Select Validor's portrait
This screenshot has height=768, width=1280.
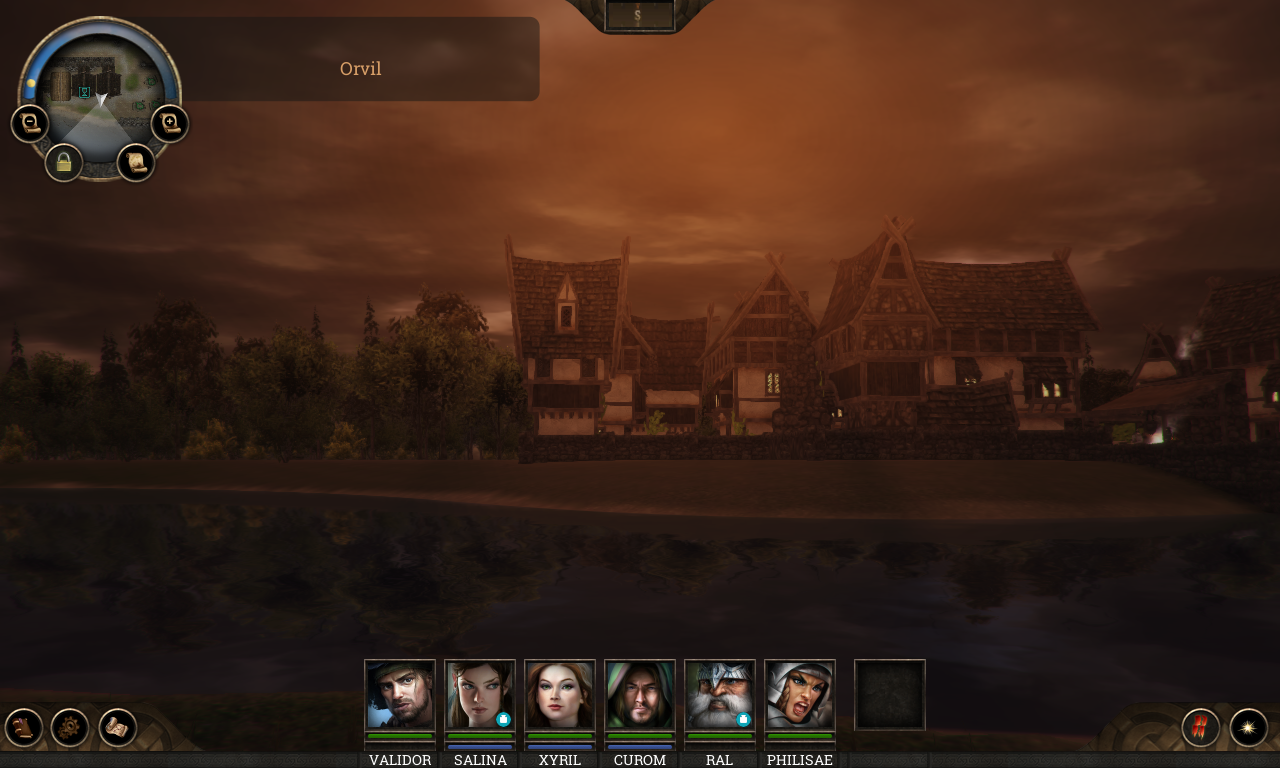[399, 694]
